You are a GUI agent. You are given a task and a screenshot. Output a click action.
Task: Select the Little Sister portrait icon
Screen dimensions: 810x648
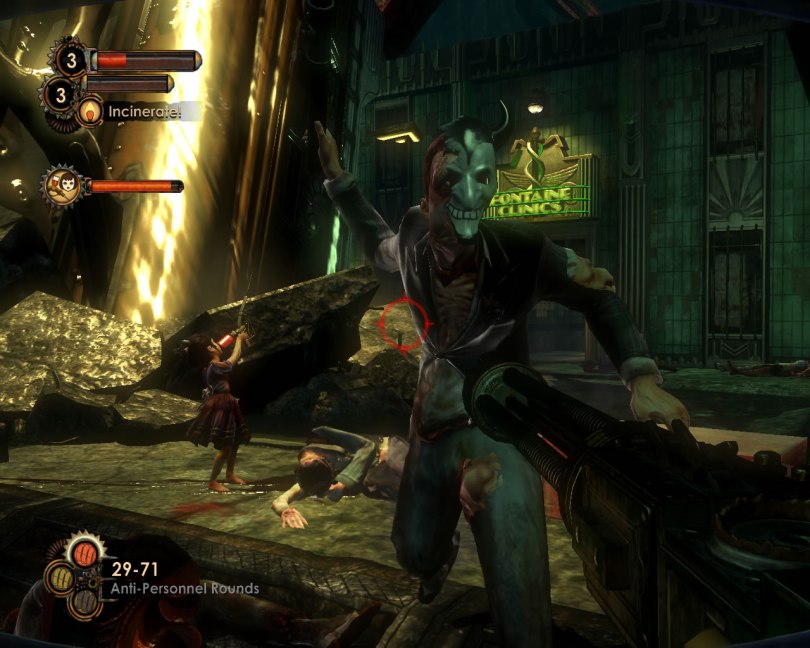pyautogui.click(x=62, y=185)
